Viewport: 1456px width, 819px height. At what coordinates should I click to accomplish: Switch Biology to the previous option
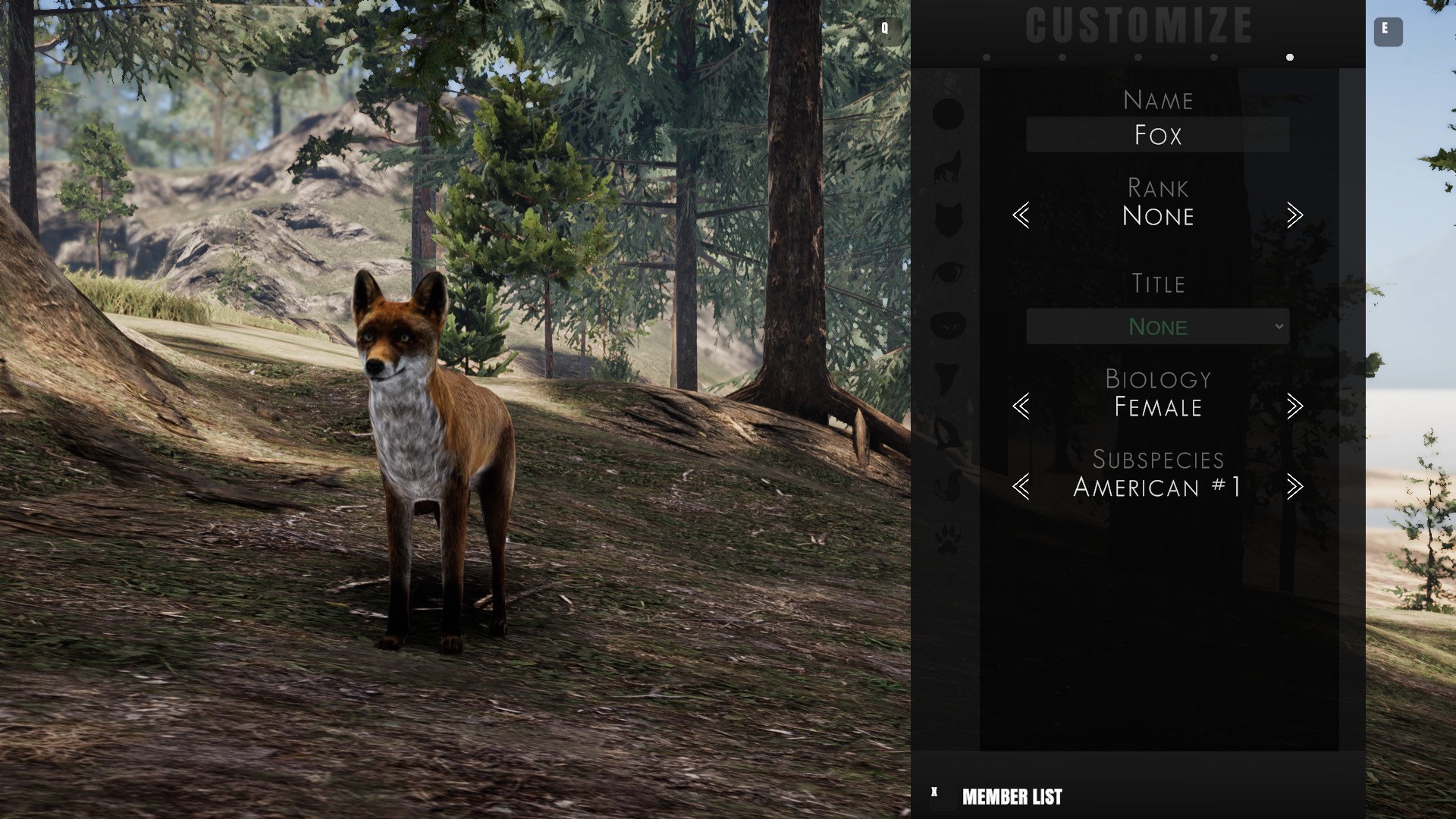(x=1021, y=406)
